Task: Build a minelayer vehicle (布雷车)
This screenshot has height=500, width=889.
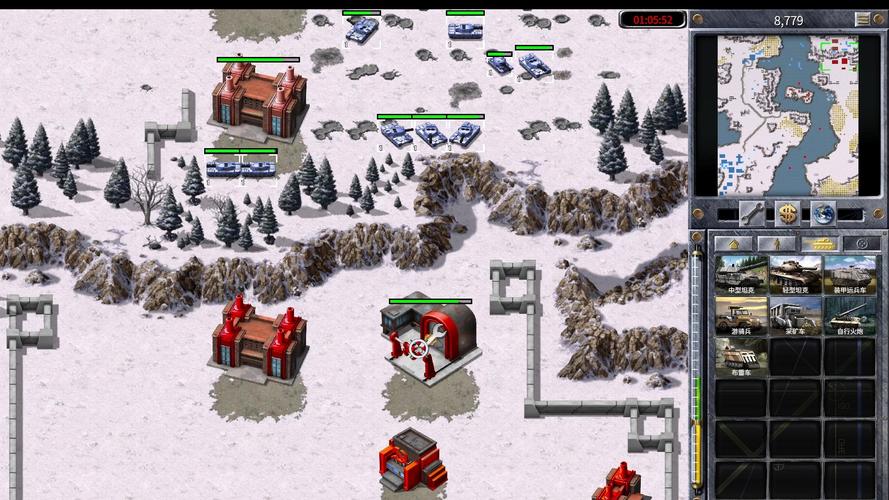Action: (x=741, y=356)
